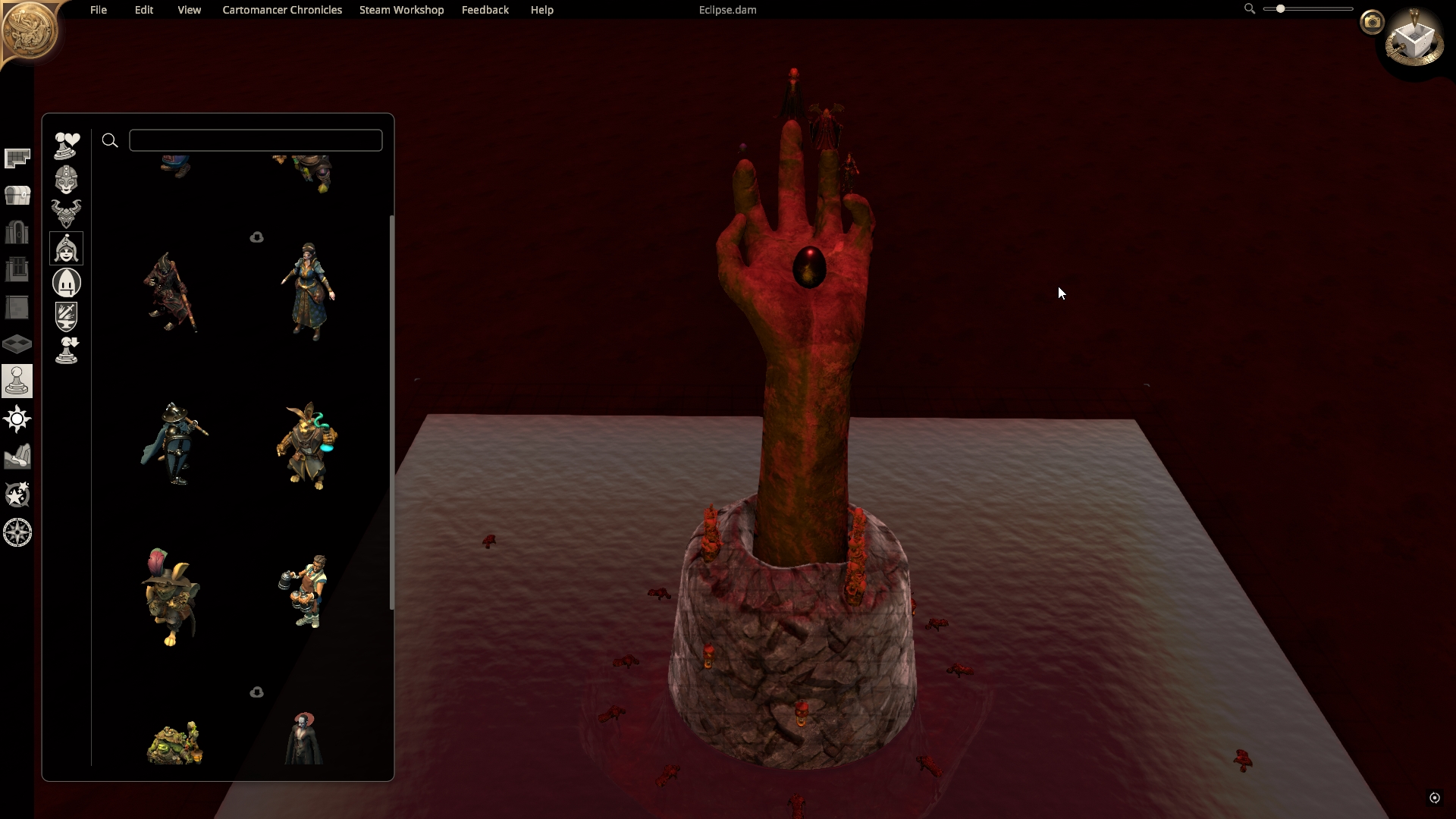Viewport: 1456px width, 819px height.
Task: Select the favorite tokens heart-pawn category
Action: pyautogui.click(x=67, y=145)
